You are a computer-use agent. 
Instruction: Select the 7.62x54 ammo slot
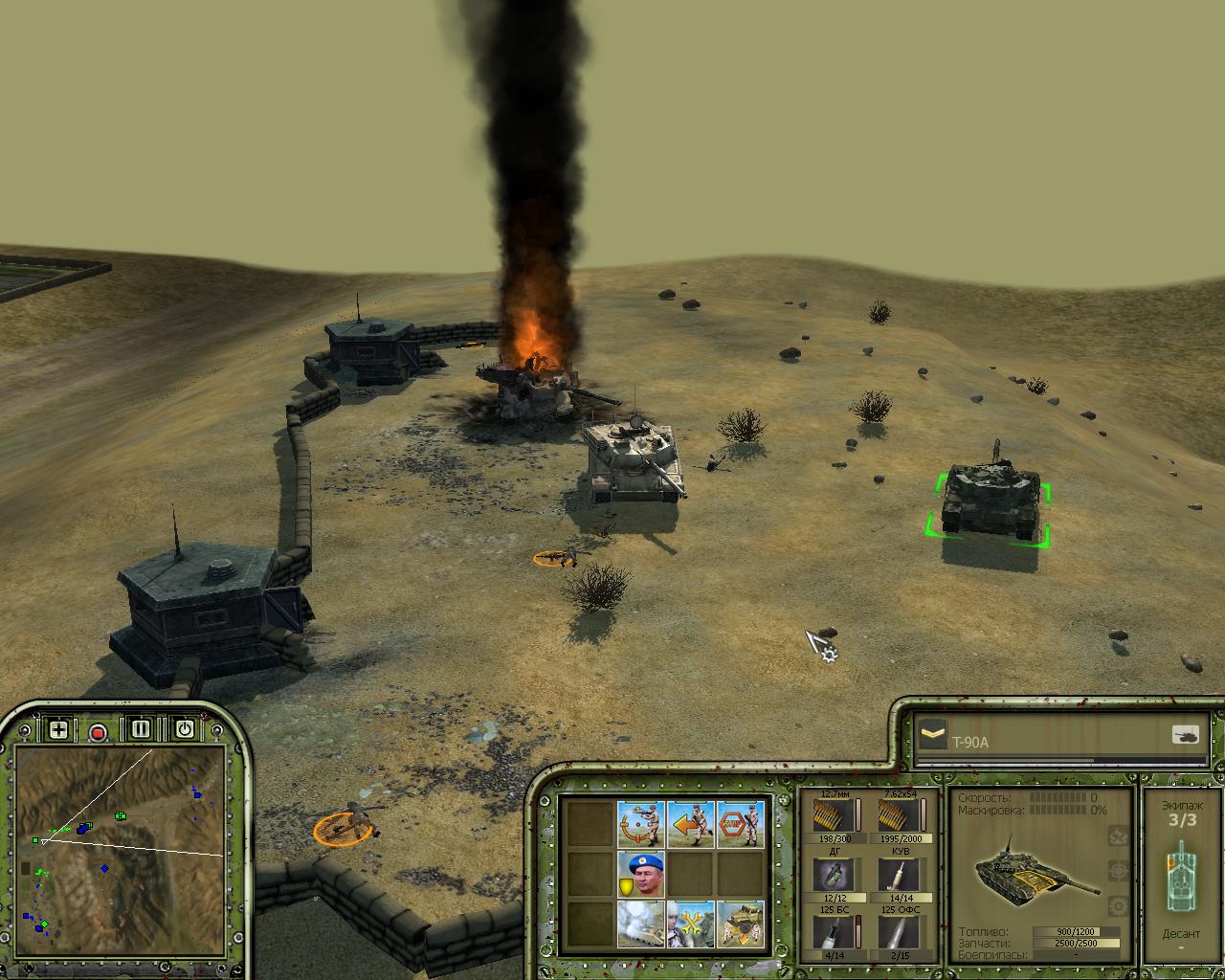901,815
